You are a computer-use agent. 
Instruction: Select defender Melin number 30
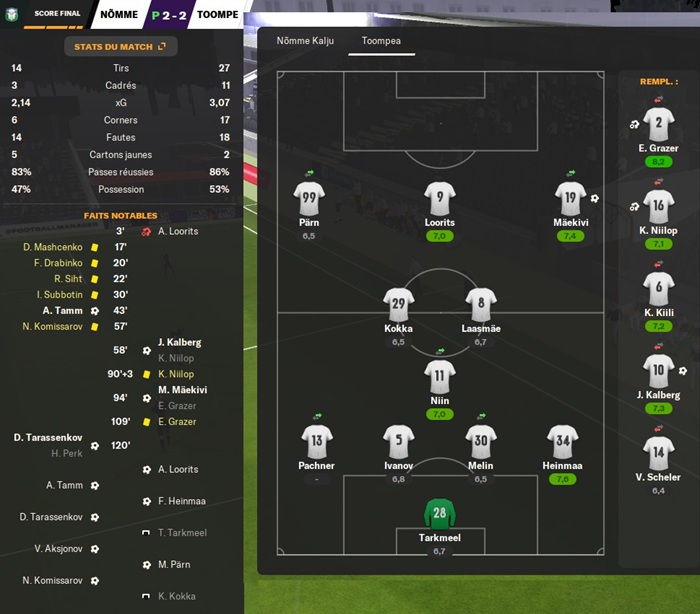(480, 440)
